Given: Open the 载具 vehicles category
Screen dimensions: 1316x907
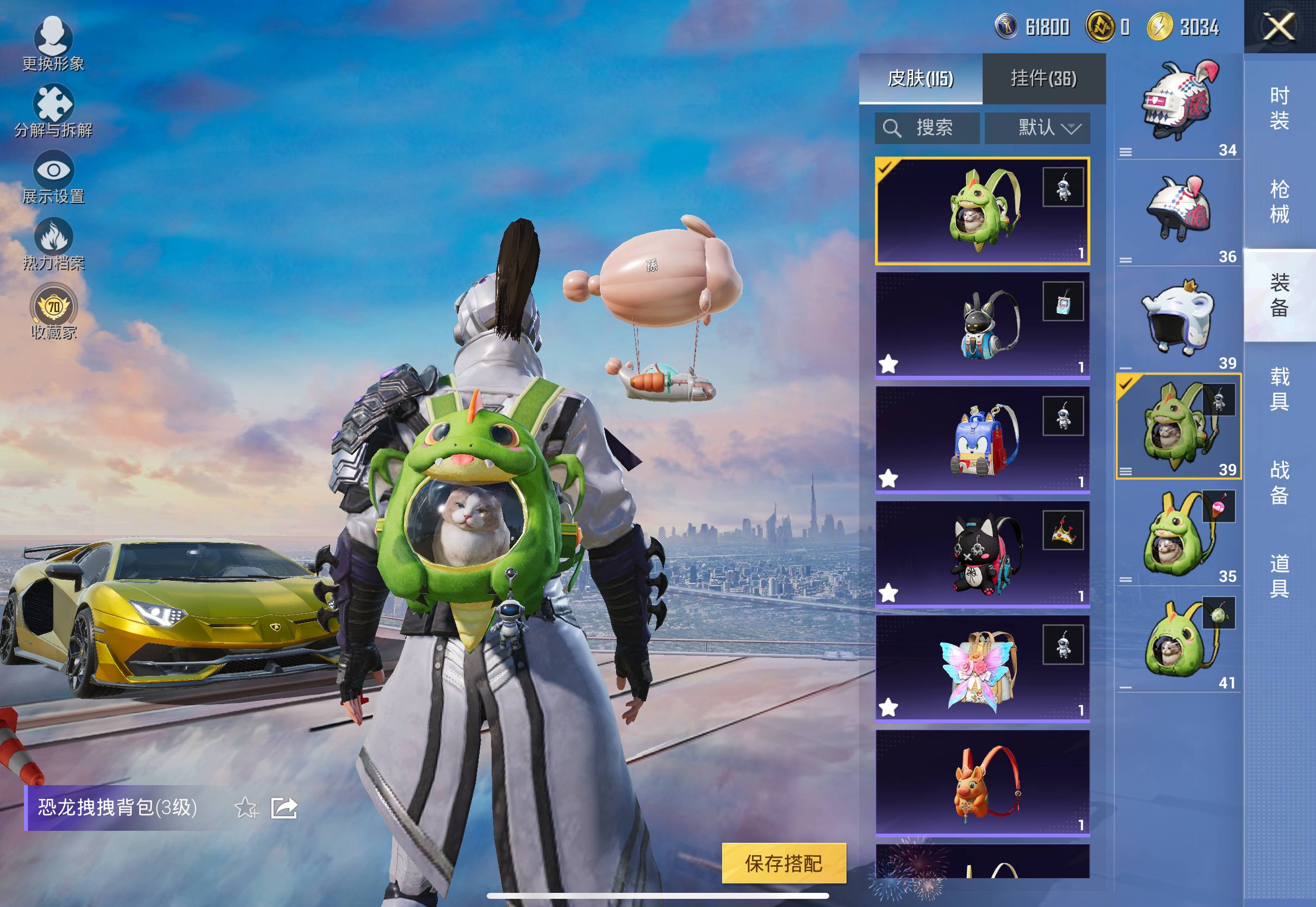Looking at the screenshot, I should (x=1279, y=389).
